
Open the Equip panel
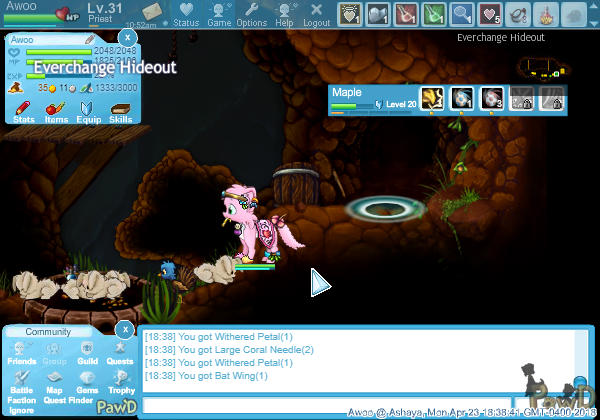tap(88, 110)
